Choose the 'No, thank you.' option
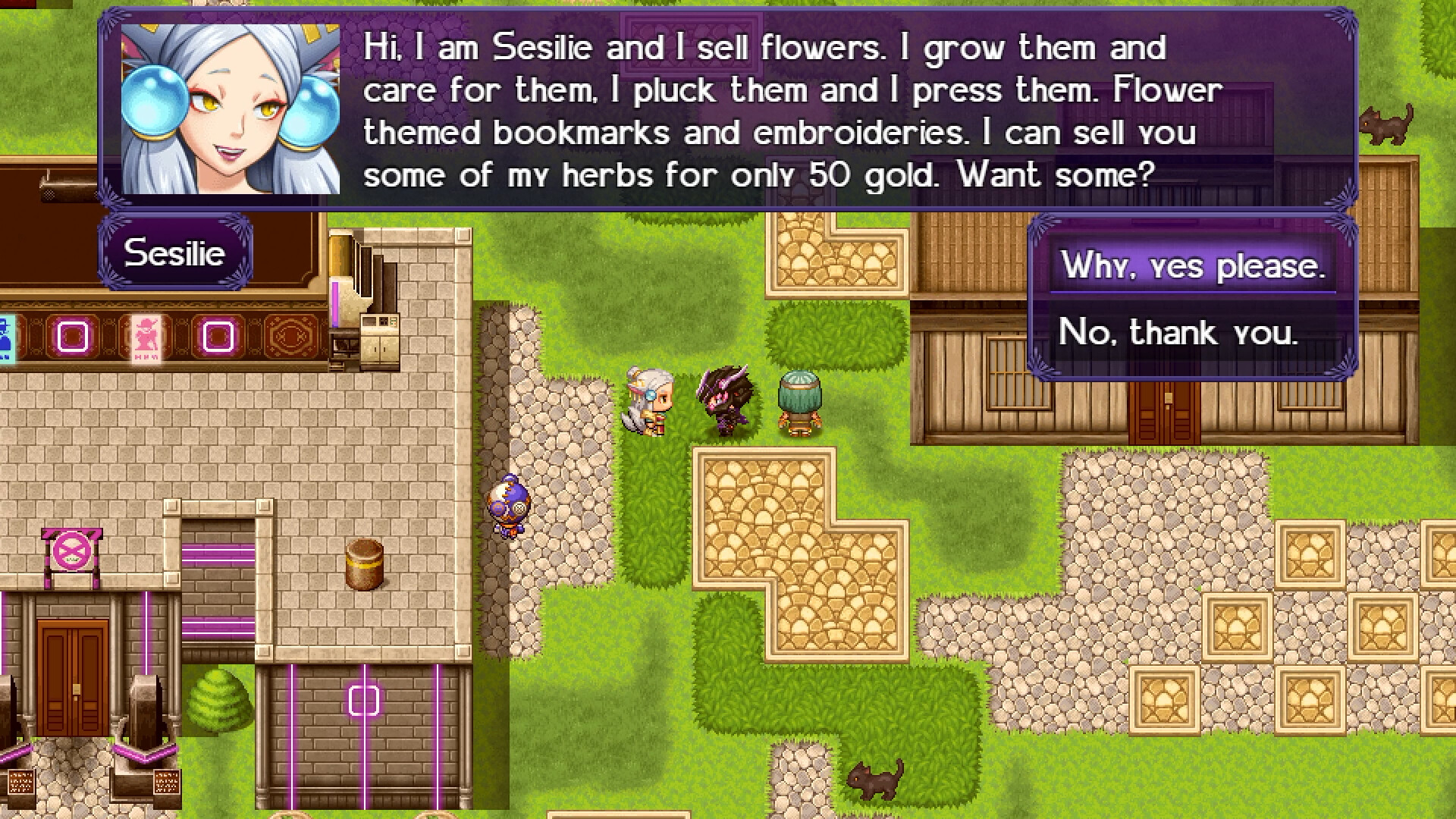The image size is (1456, 819). click(1178, 331)
